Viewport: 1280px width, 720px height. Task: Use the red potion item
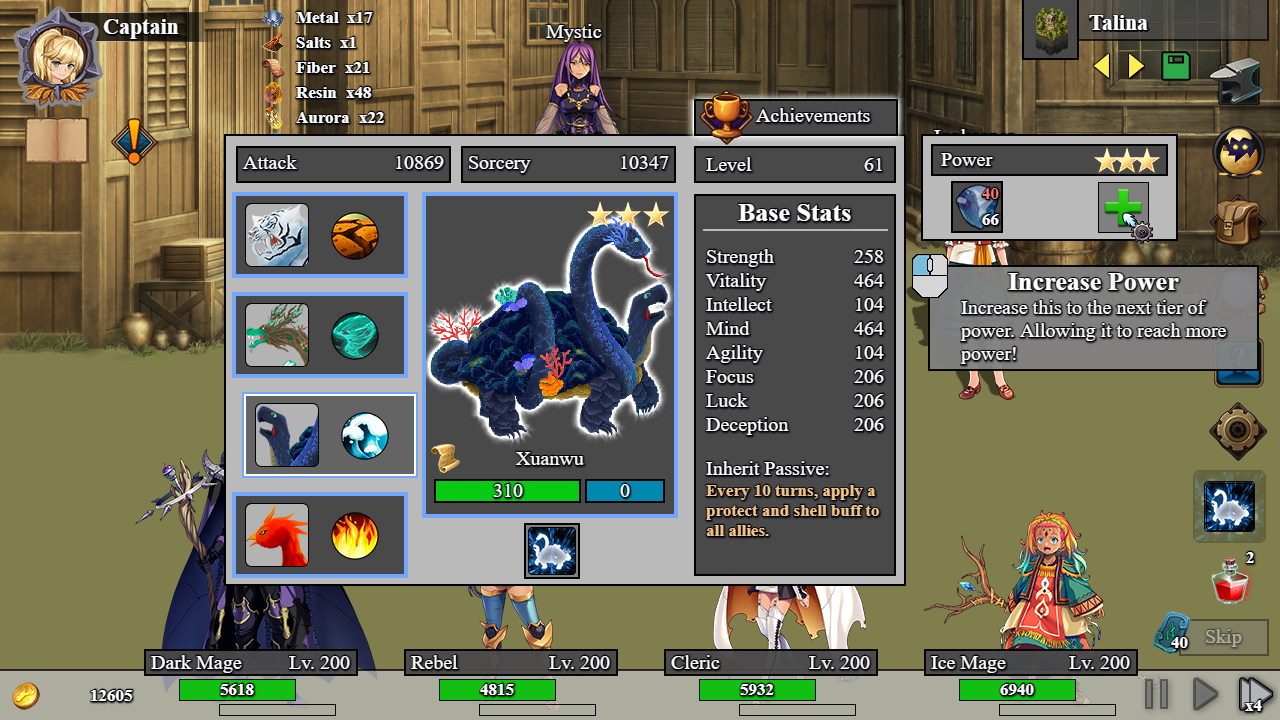click(1230, 582)
